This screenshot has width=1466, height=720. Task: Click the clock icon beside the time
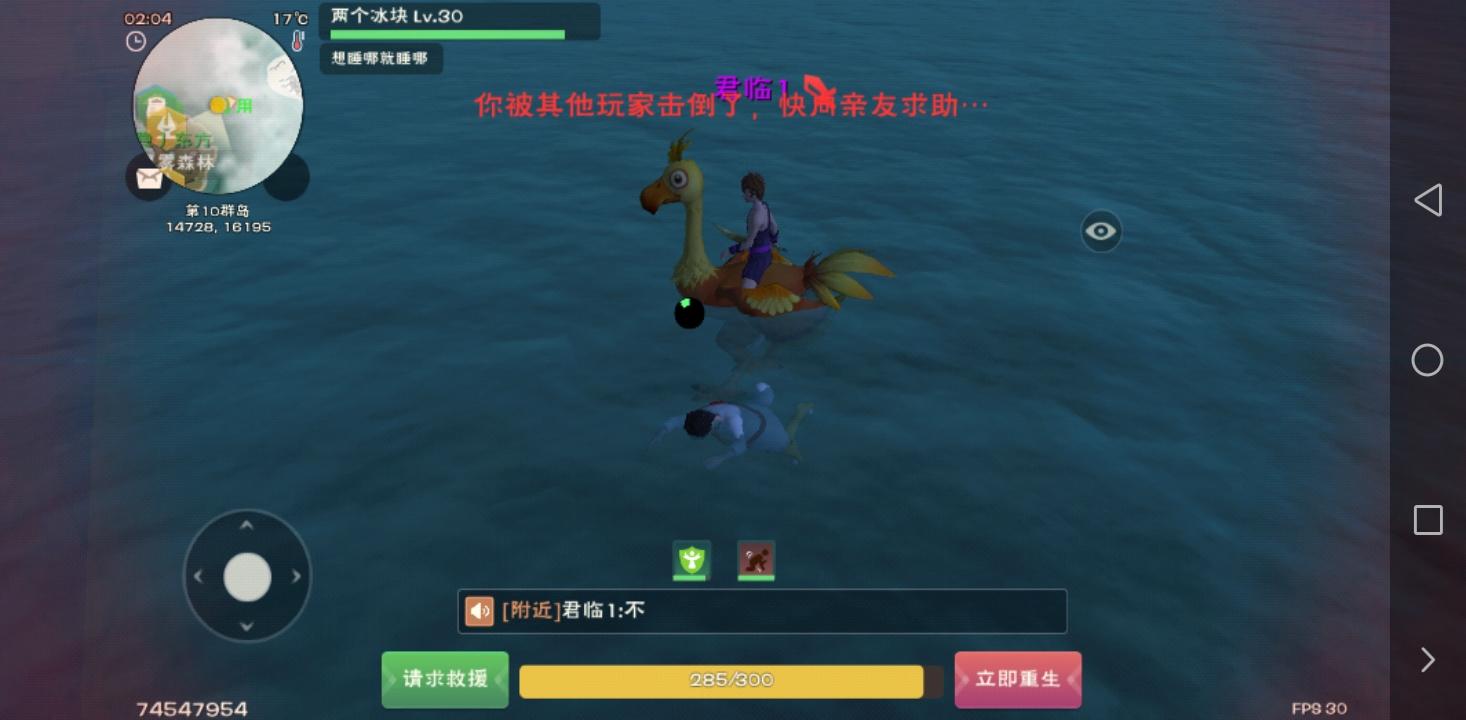(135, 41)
